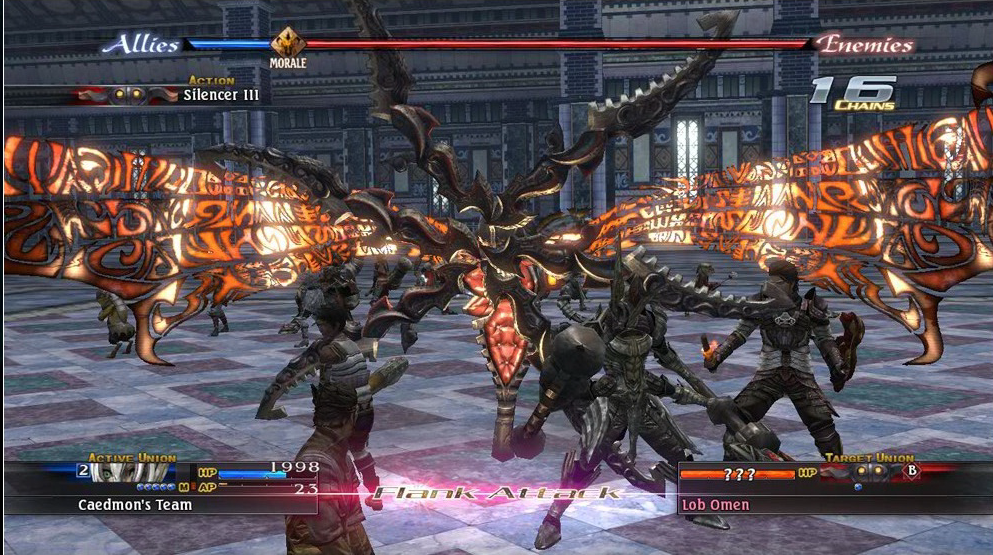The height and width of the screenshot is (555, 993).
Task: Select the Lob Omen target name panel
Action: point(715,505)
